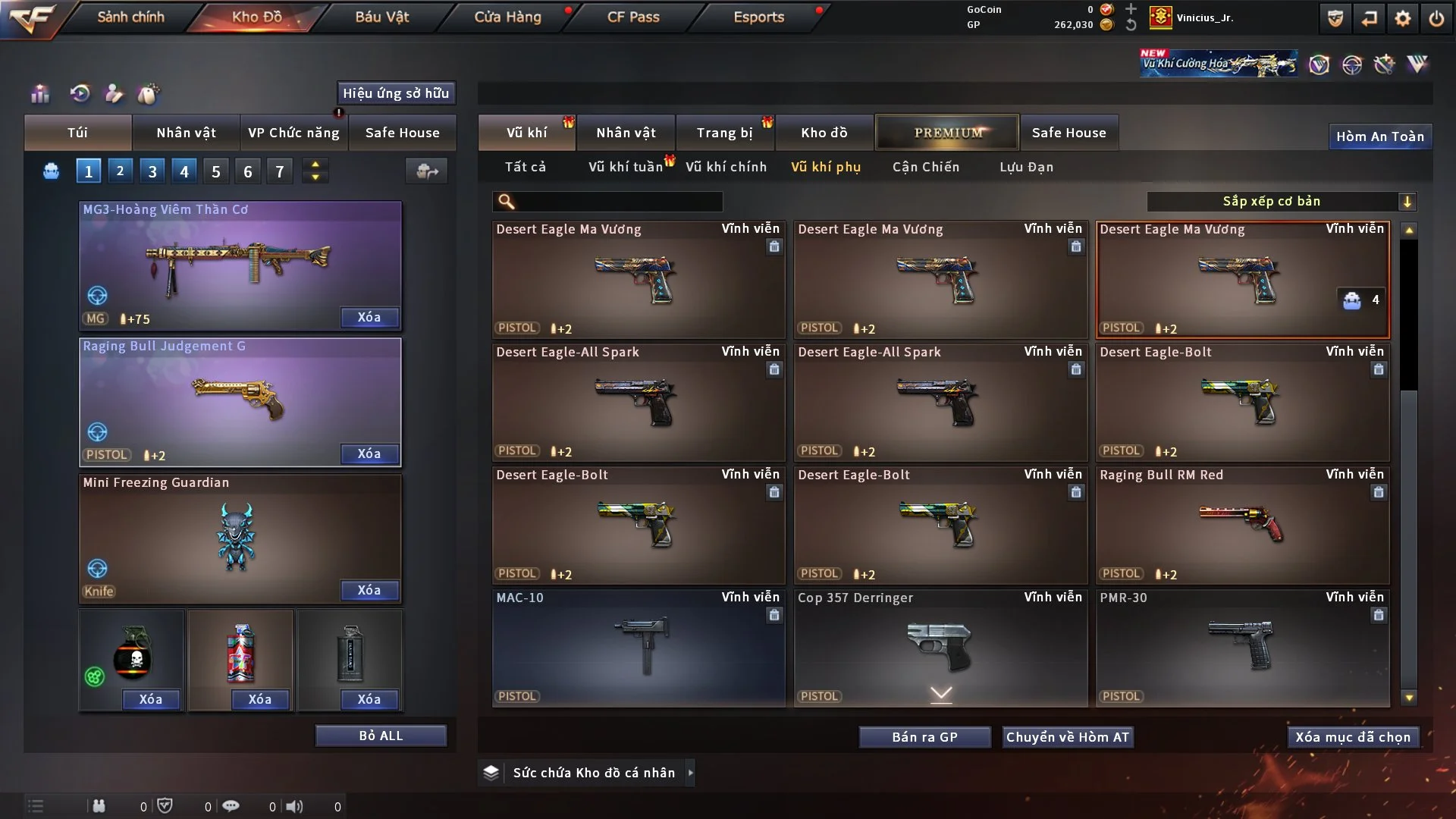The height and width of the screenshot is (819, 1456).
Task: Open settings via the gear icon
Action: 1402,18
